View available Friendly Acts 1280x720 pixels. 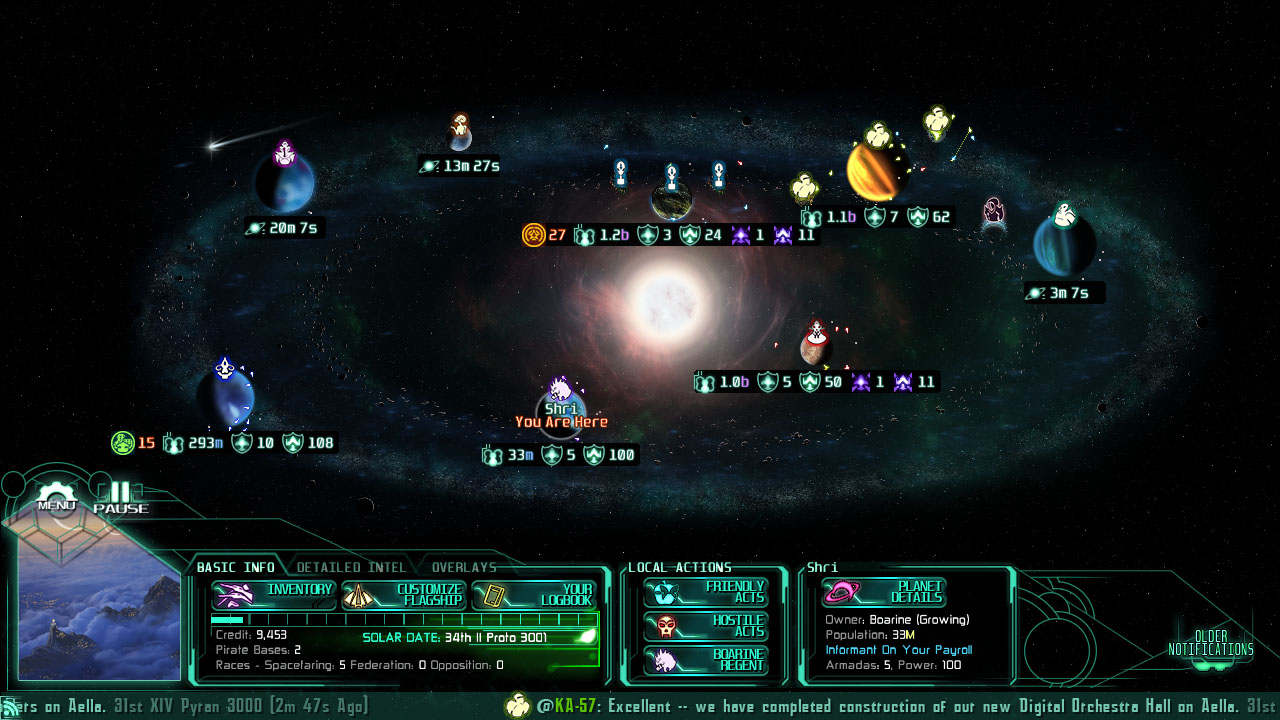point(706,592)
